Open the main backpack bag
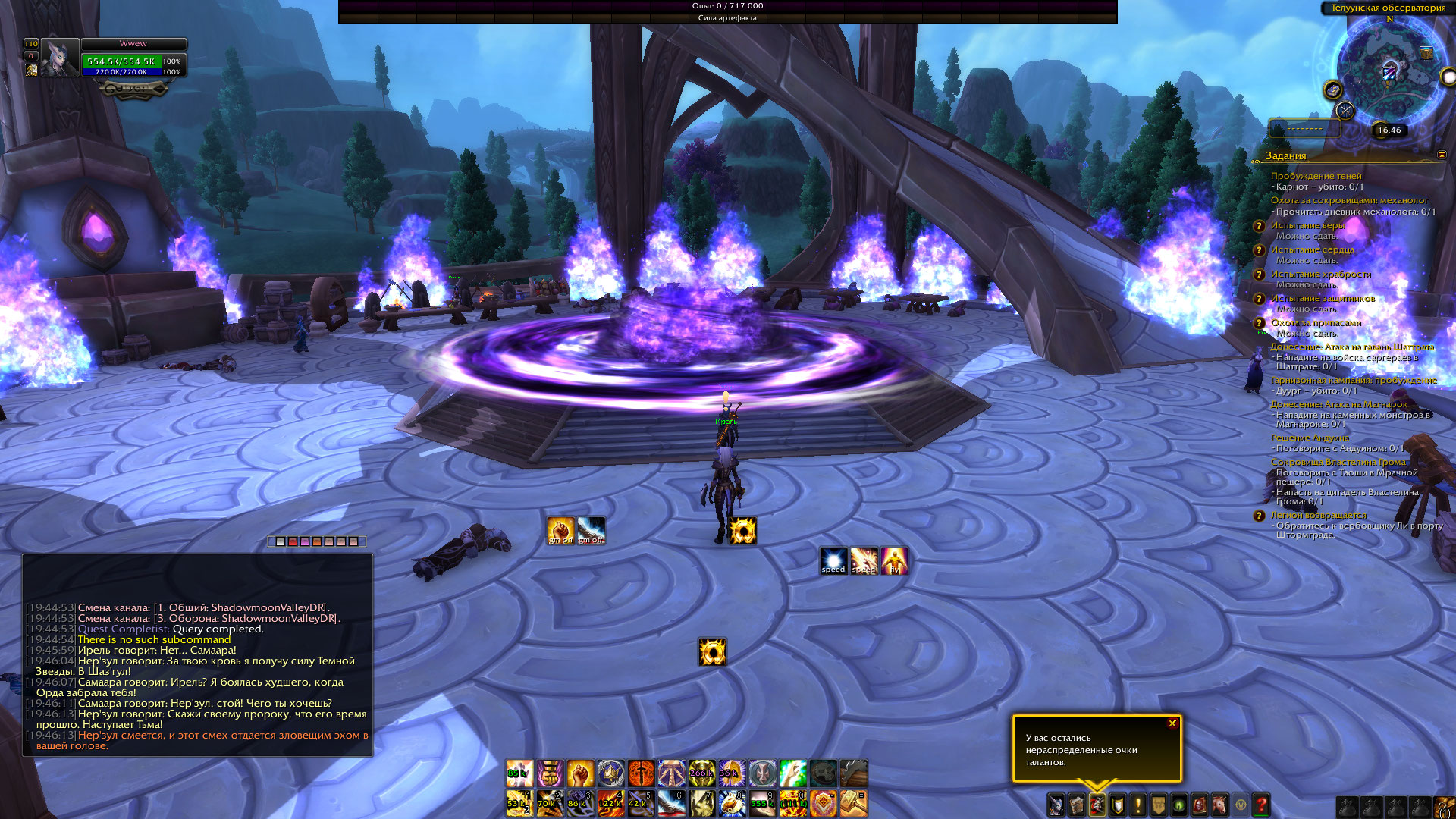 click(1443, 807)
